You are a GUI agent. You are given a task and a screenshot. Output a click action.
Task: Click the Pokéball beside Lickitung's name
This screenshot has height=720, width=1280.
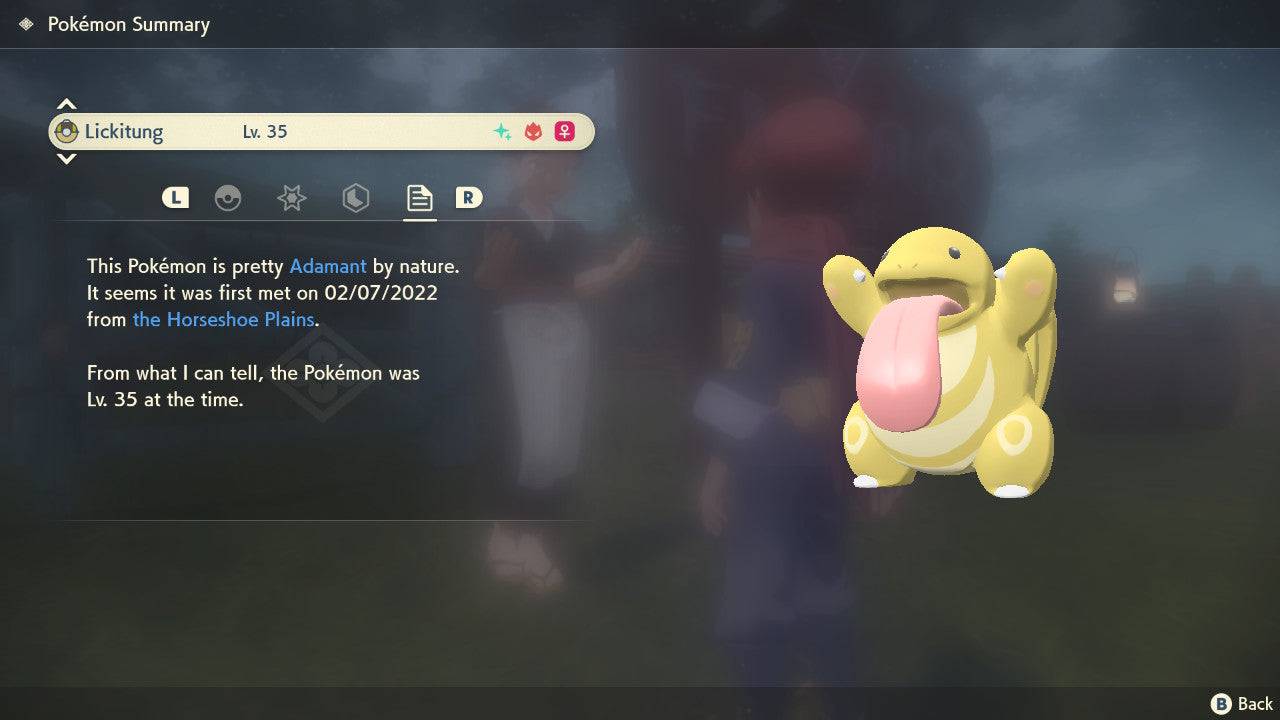[x=68, y=130]
